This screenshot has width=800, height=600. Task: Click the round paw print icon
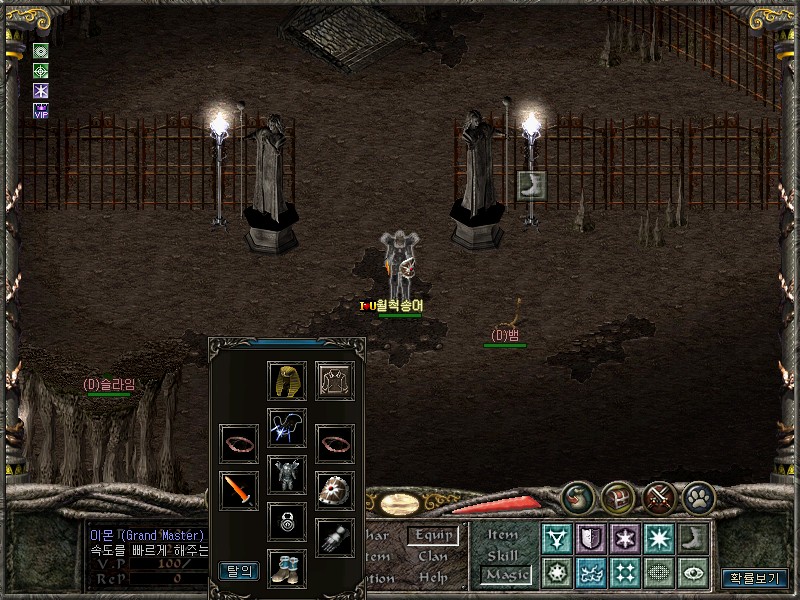pos(699,497)
